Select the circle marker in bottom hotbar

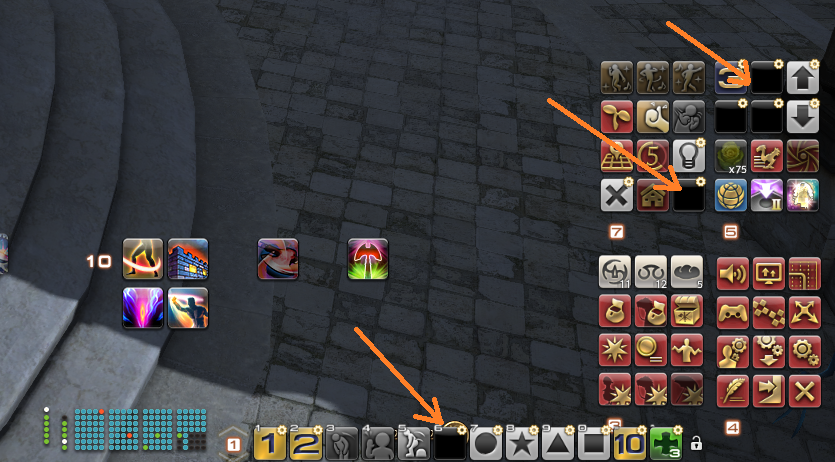click(486, 442)
